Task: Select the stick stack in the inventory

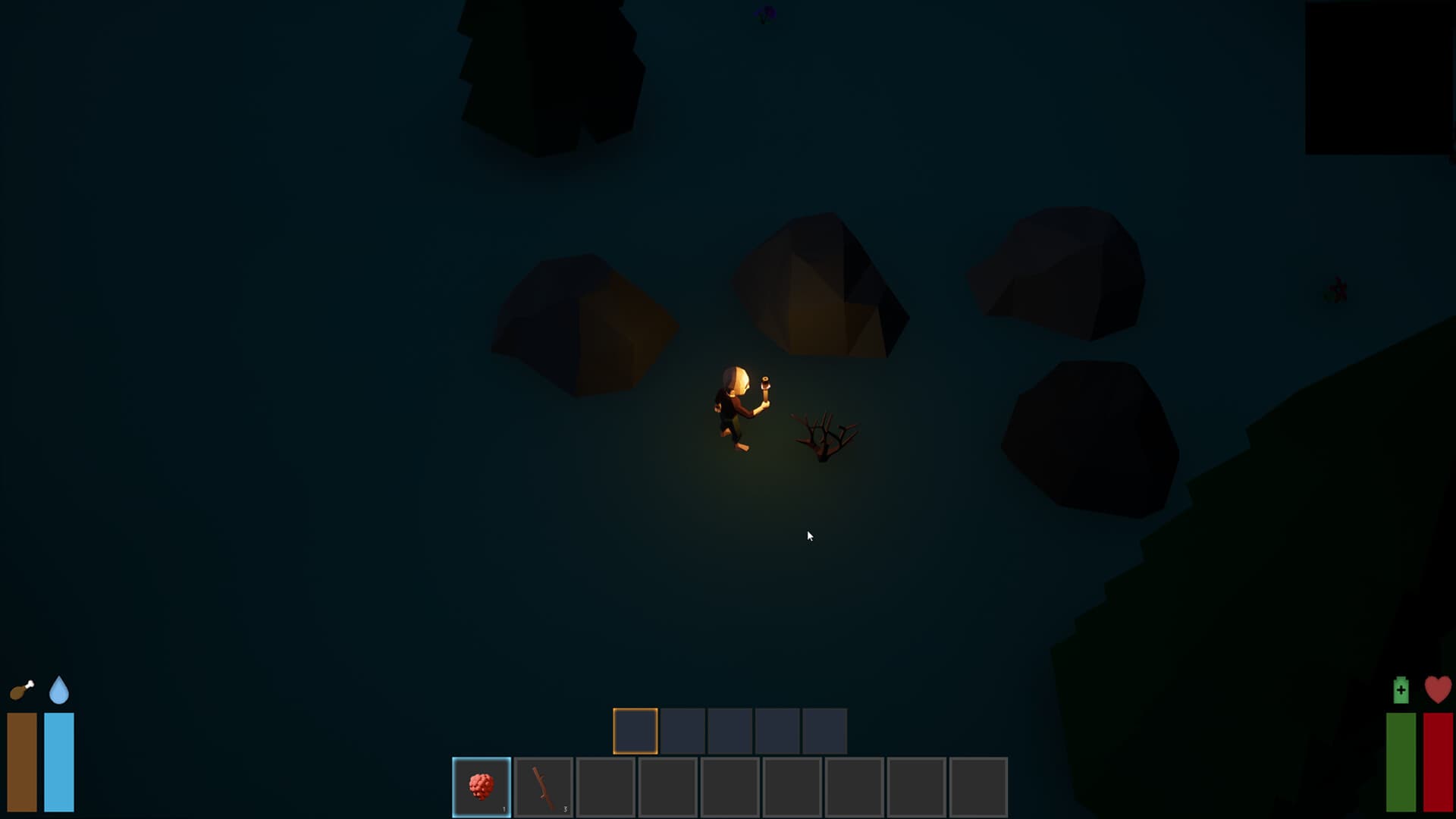Action: point(542,785)
